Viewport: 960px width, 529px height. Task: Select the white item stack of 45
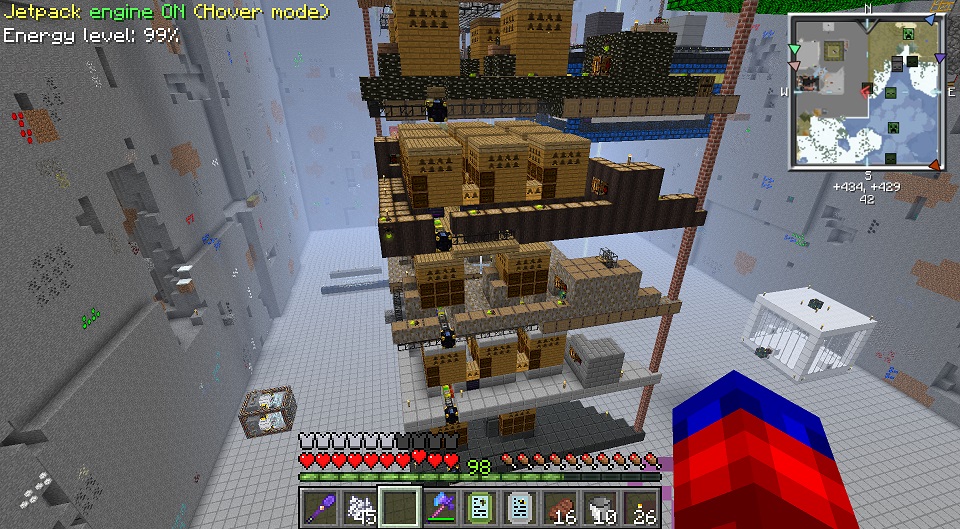click(359, 507)
